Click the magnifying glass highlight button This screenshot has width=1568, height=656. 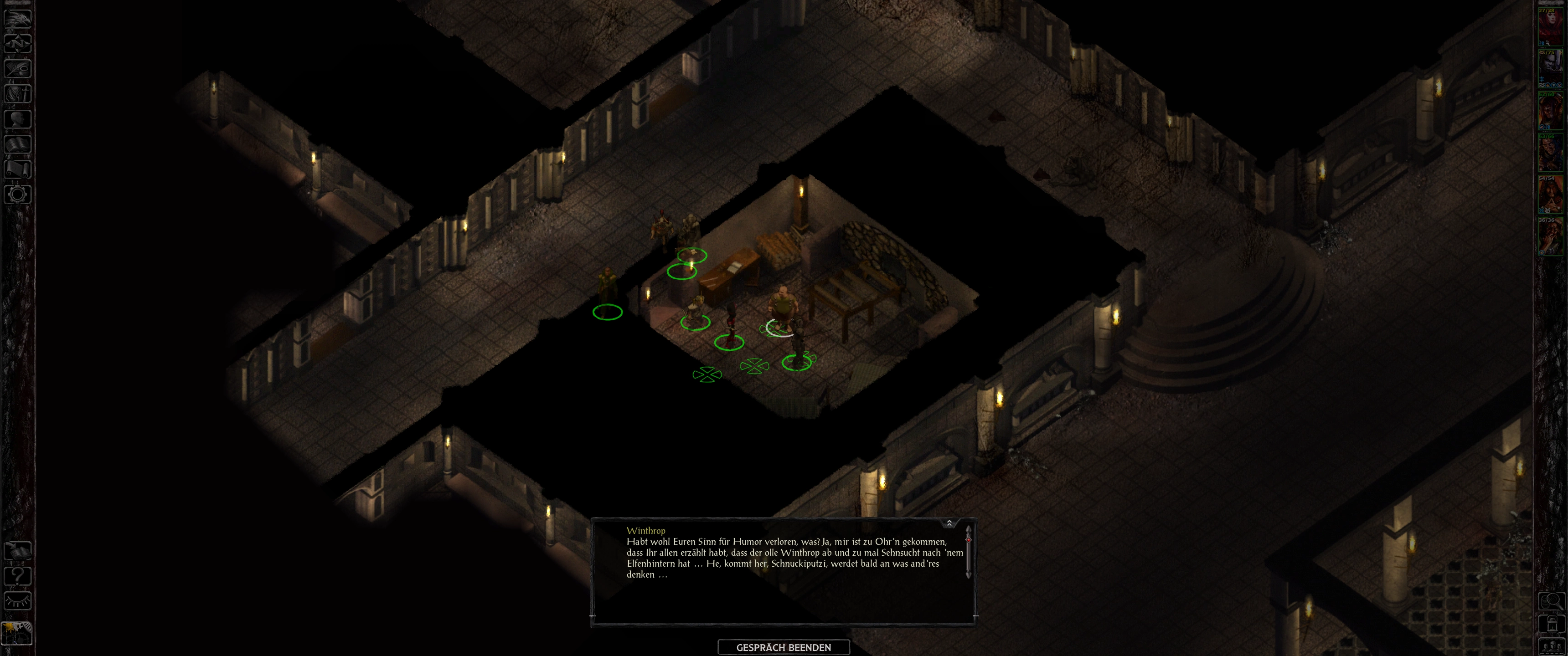click(1552, 601)
